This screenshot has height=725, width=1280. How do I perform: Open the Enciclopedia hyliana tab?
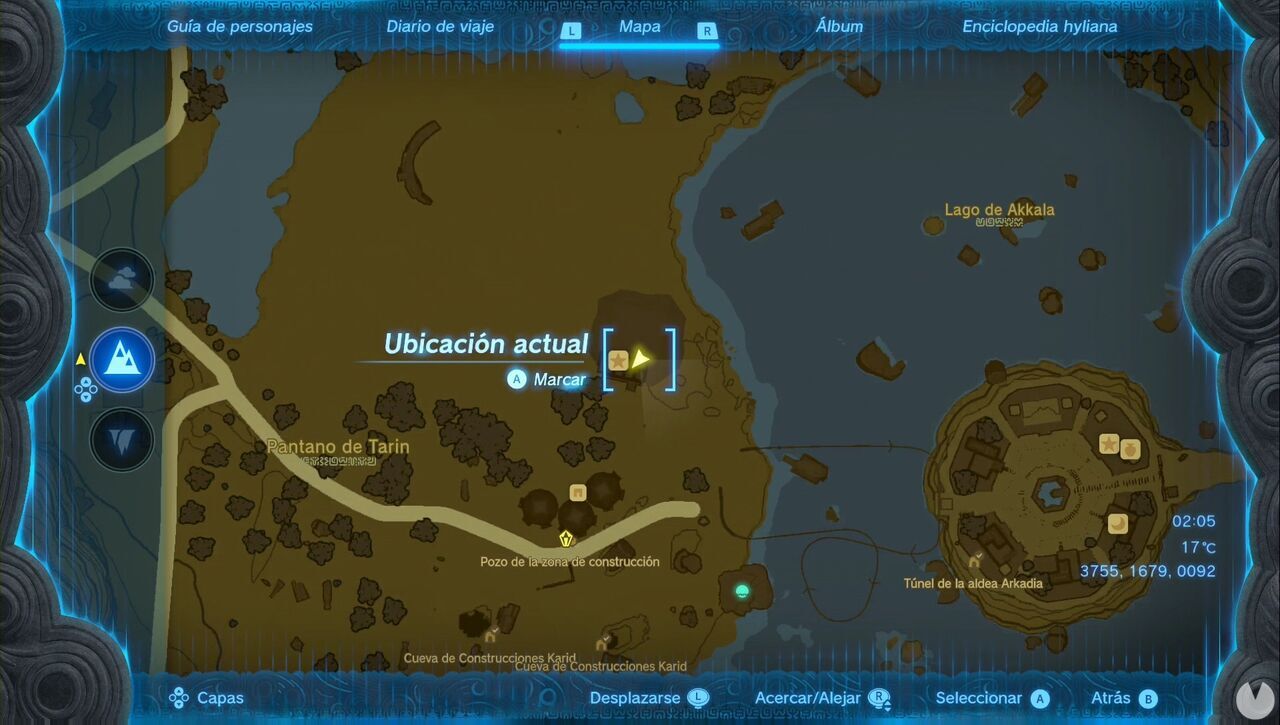pos(1040,26)
